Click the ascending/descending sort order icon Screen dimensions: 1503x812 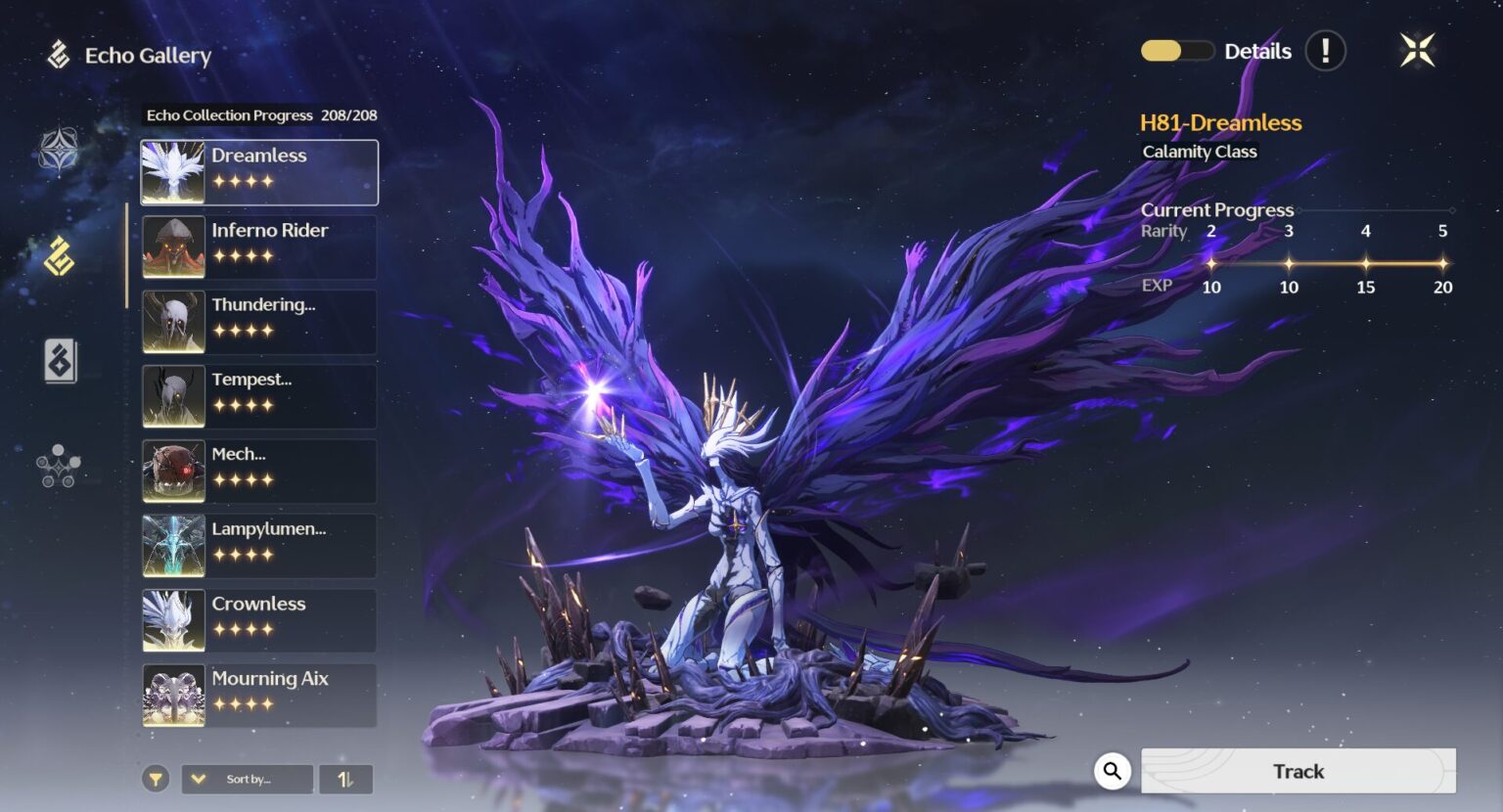345,779
